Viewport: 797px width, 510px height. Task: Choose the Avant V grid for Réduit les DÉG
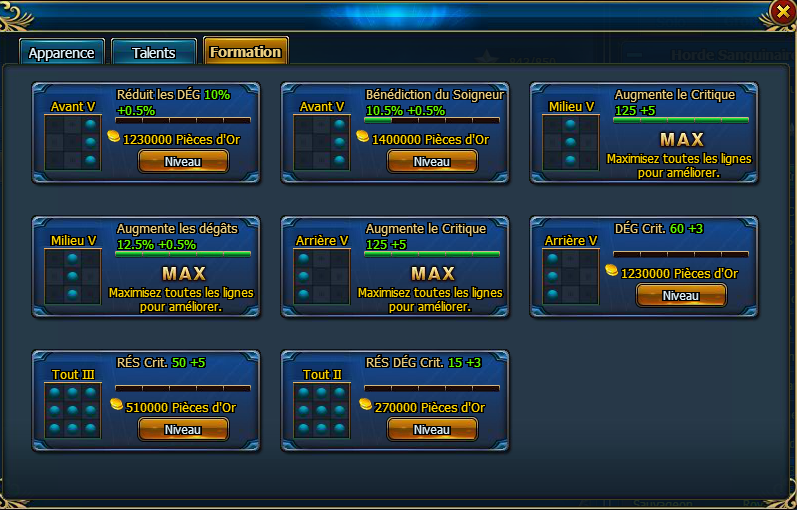[x=73, y=142]
